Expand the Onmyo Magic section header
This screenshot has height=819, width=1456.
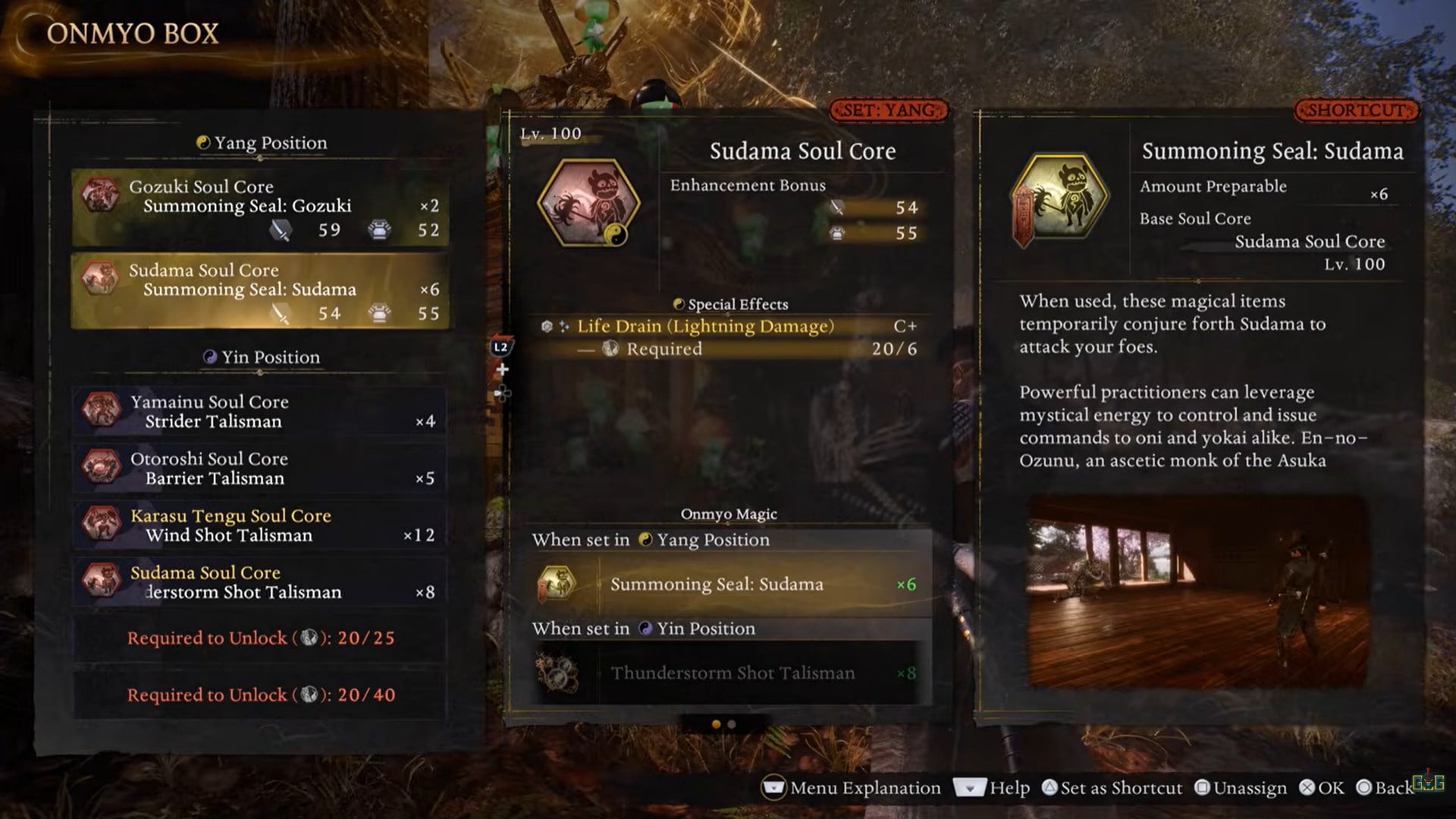click(730, 513)
